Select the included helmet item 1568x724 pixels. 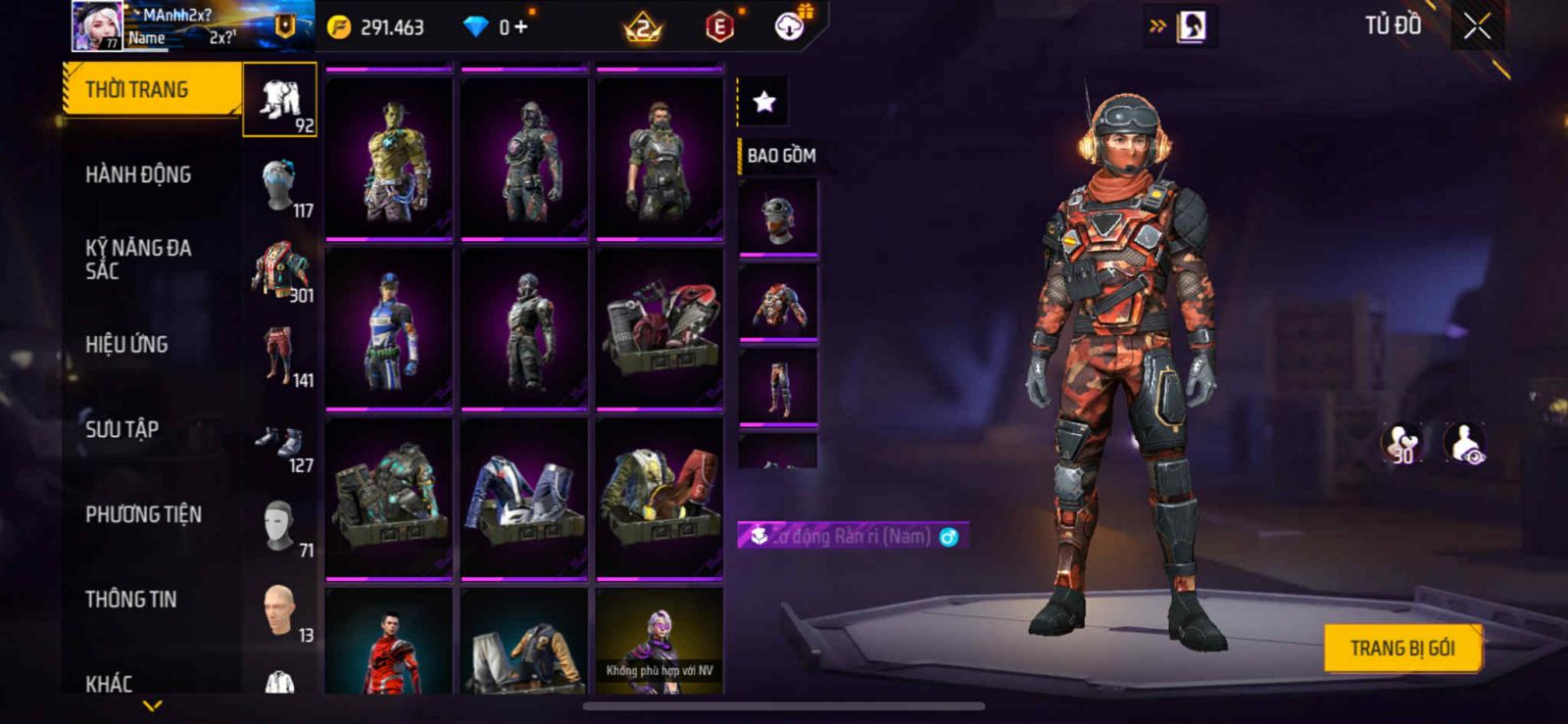pyautogui.click(x=778, y=218)
